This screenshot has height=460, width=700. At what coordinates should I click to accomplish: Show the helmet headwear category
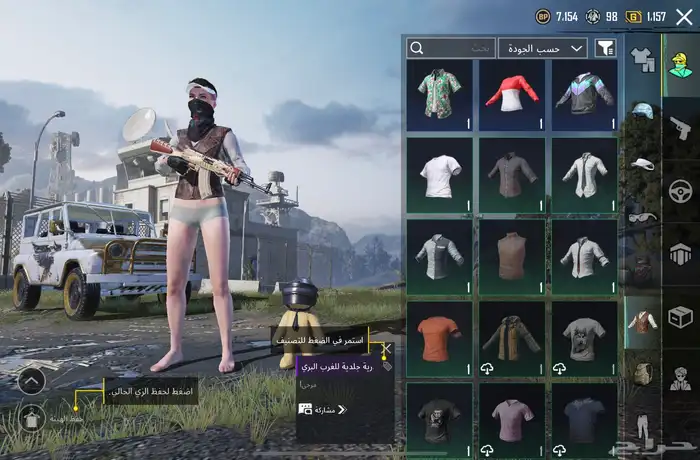click(641, 110)
